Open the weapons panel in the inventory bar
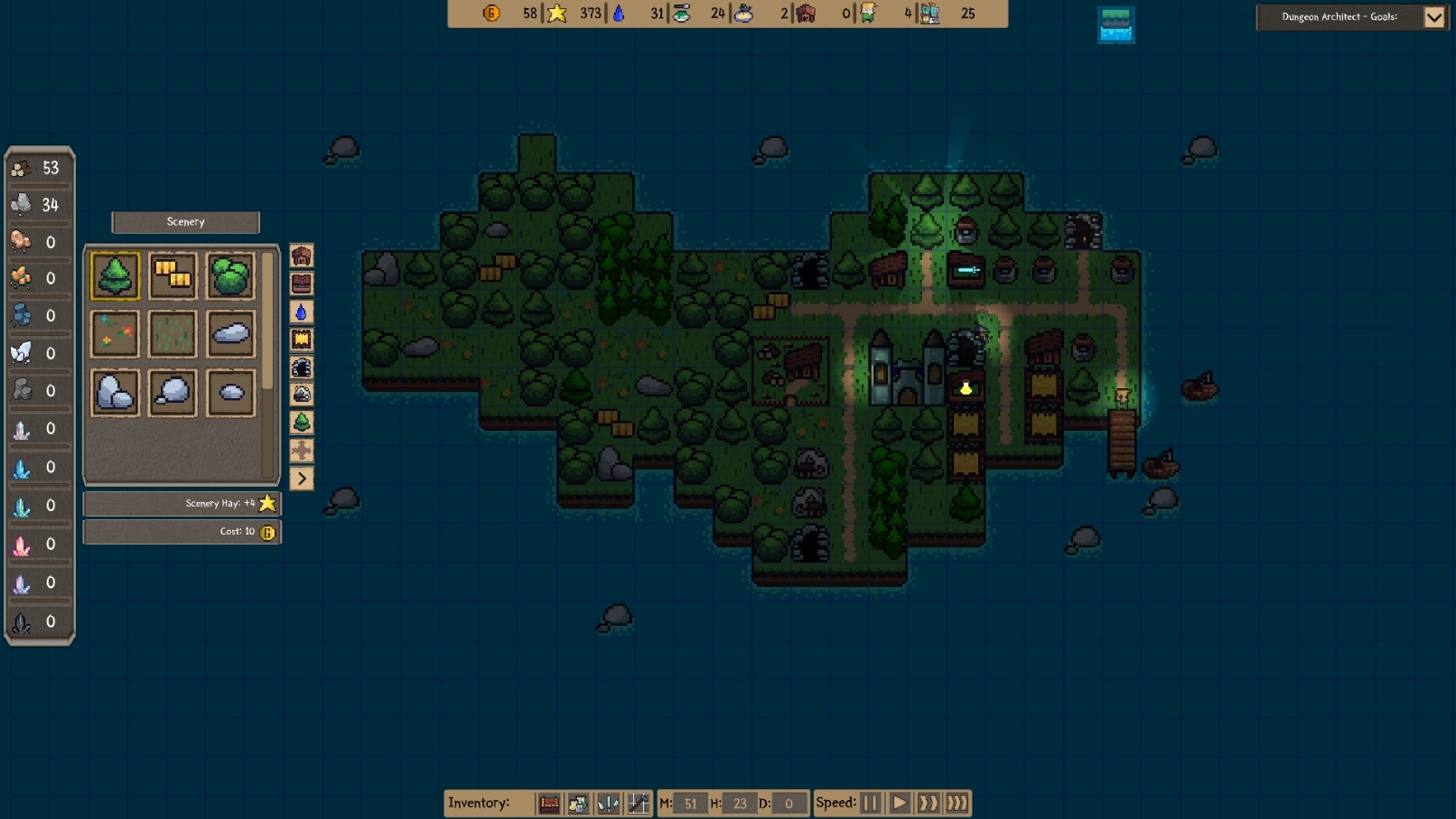 coord(608,803)
